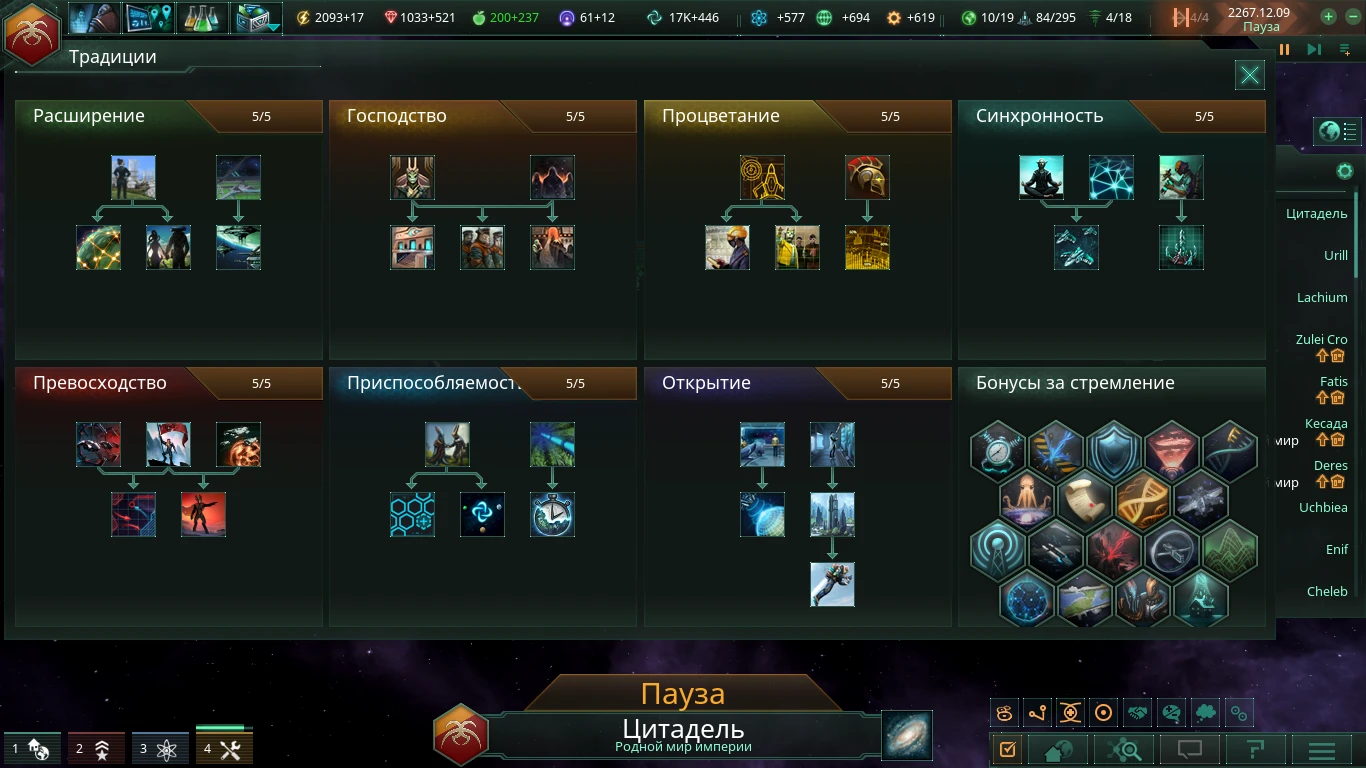Click the fast-forward game speed control
The height and width of the screenshot is (768, 1366).
[1313, 48]
